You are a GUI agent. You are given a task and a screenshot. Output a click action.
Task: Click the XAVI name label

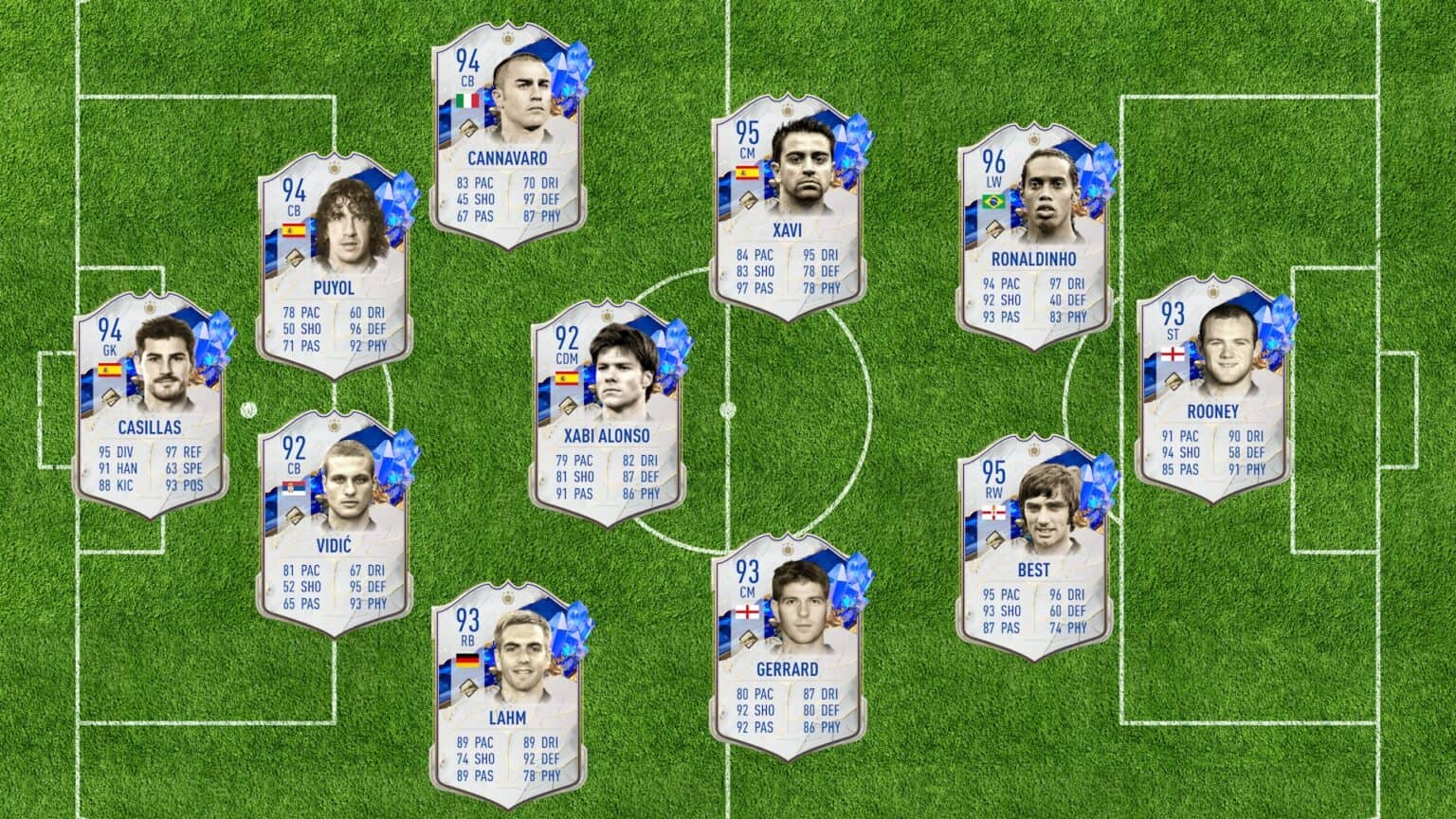(x=789, y=227)
